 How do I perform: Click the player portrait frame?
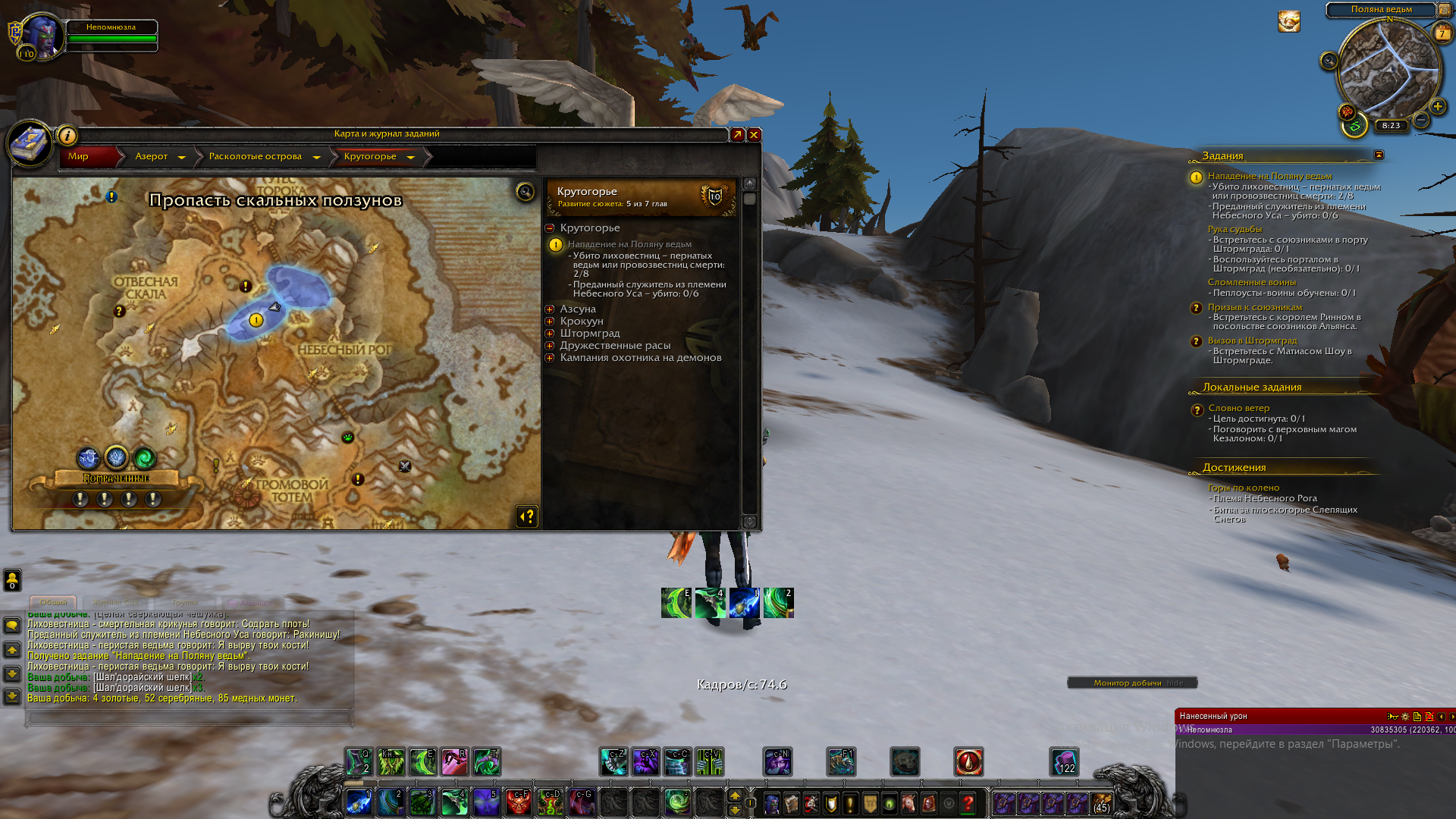click(43, 36)
